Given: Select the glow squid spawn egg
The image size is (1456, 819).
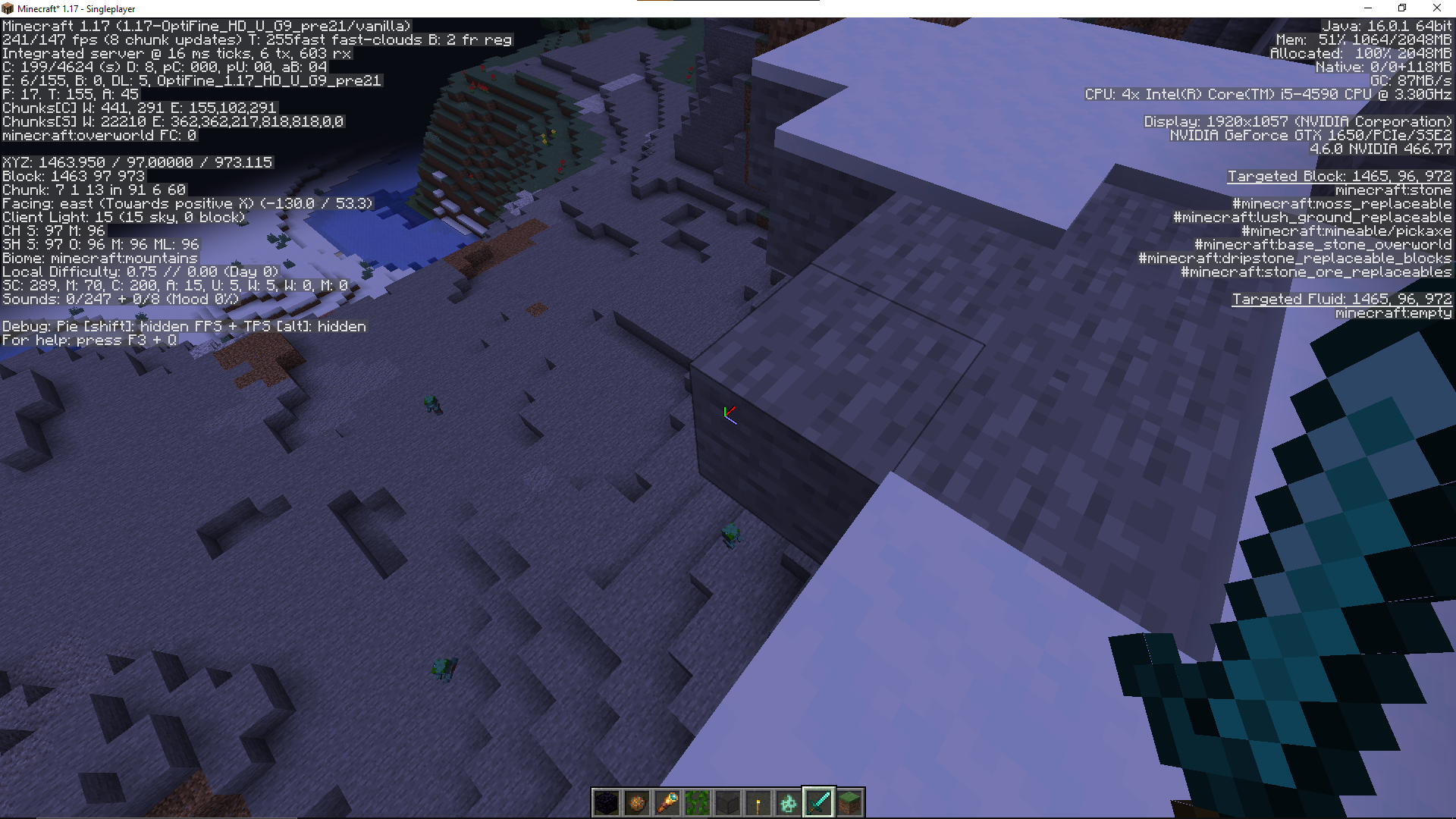Looking at the screenshot, I should (788, 802).
